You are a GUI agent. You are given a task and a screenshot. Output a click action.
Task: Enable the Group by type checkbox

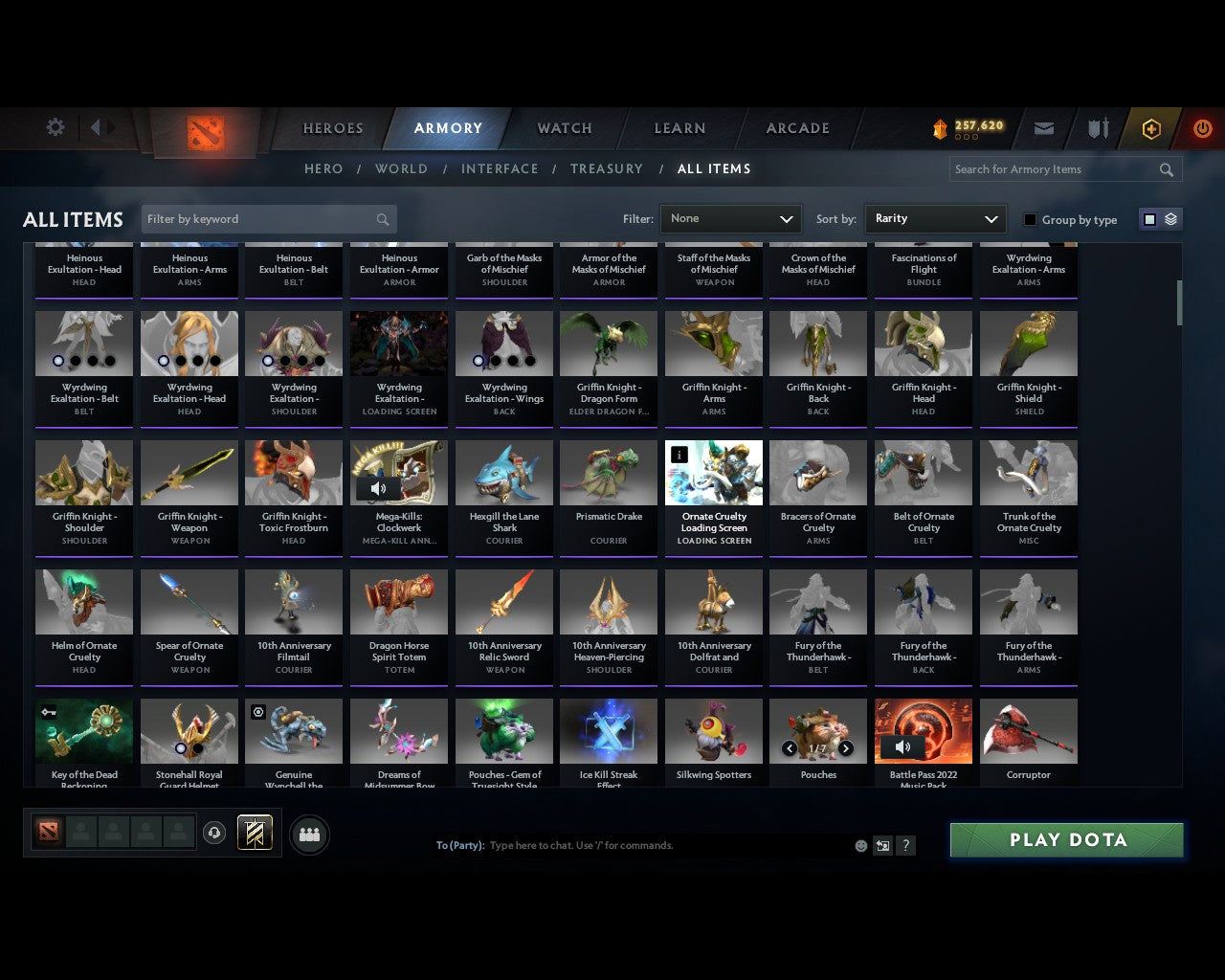click(1030, 219)
